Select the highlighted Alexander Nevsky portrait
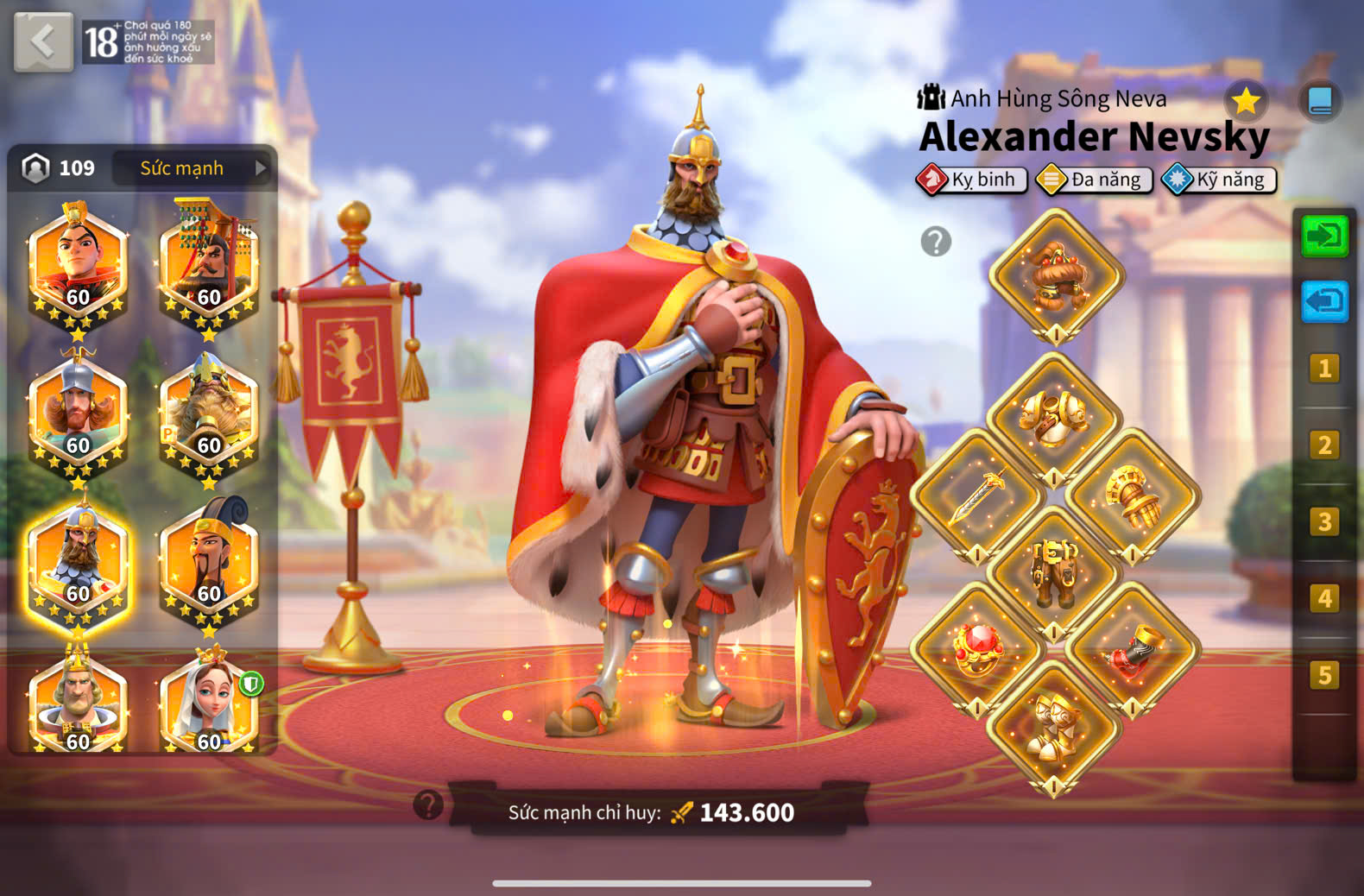The width and height of the screenshot is (1364, 896). click(79, 565)
